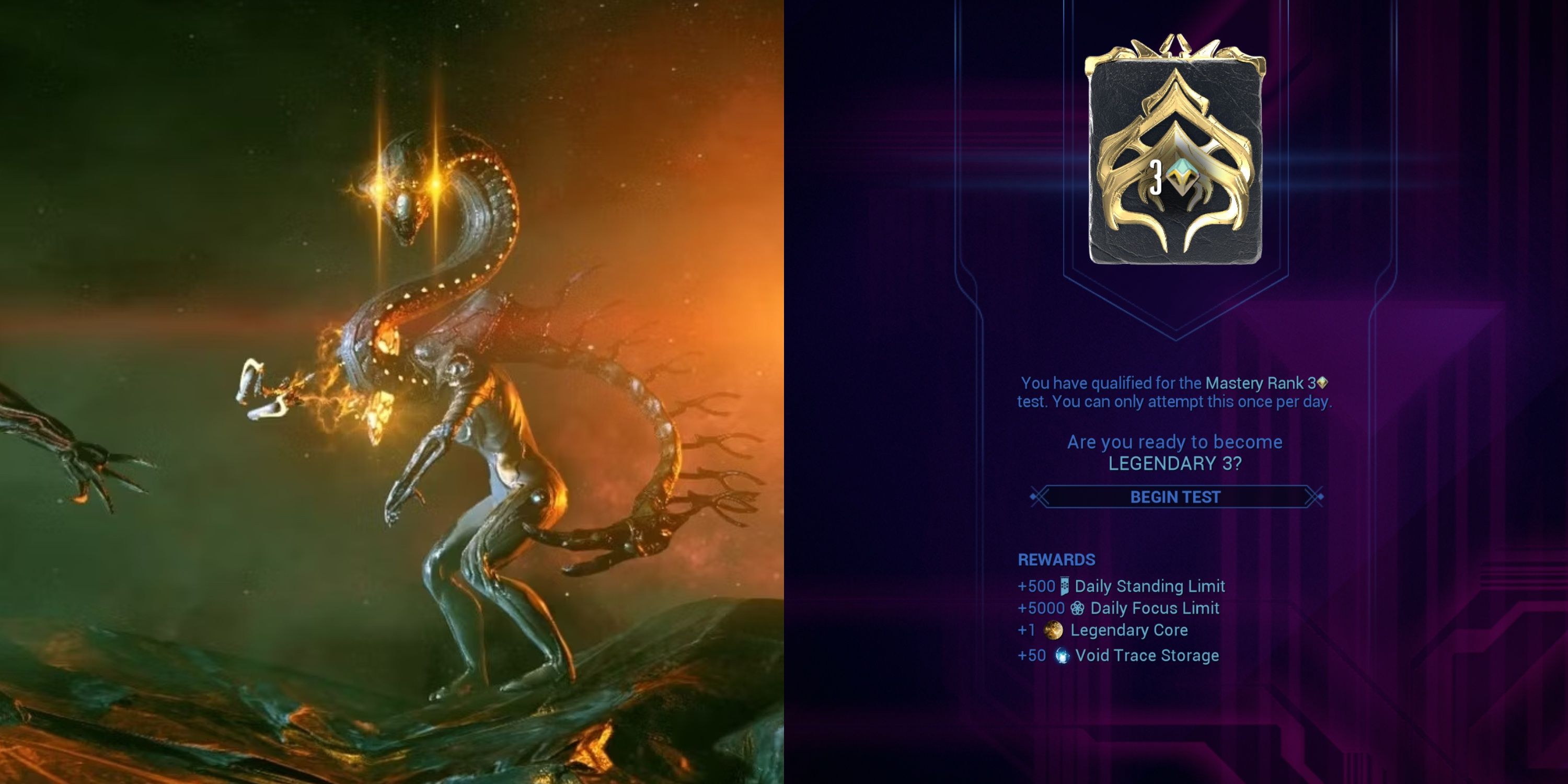
Task: Open the Mastery Rank 3 link text
Action: (x=1257, y=383)
